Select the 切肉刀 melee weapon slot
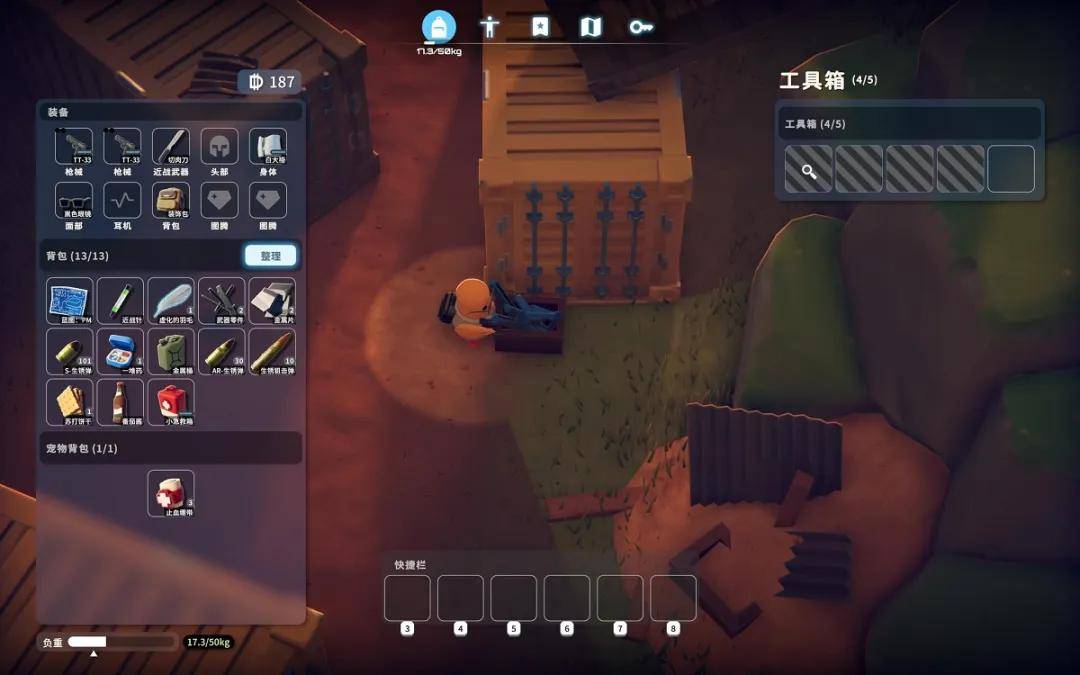1080x675 pixels. 171,148
